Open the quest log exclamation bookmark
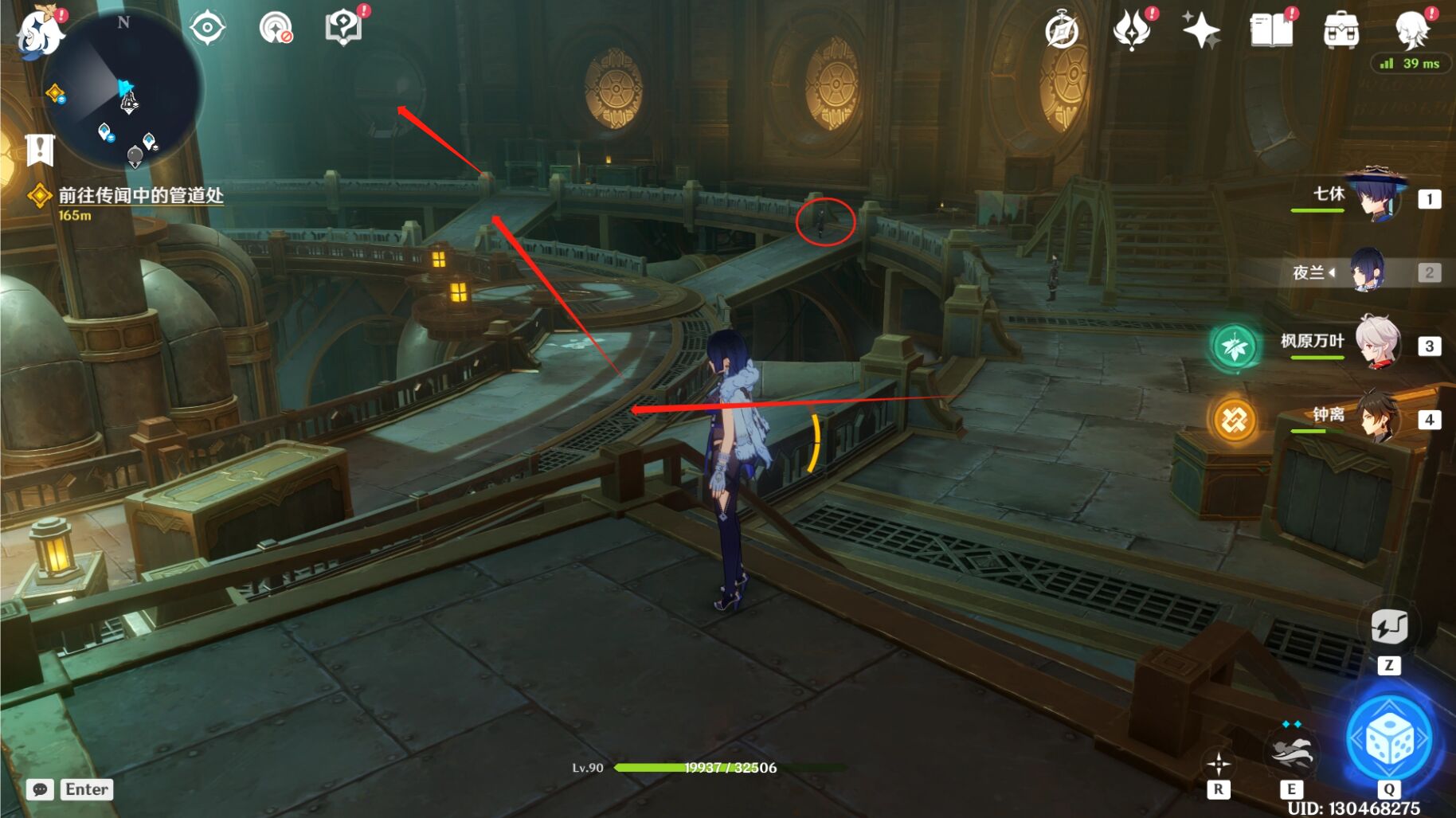The height and width of the screenshot is (818, 1456). [x=39, y=149]
